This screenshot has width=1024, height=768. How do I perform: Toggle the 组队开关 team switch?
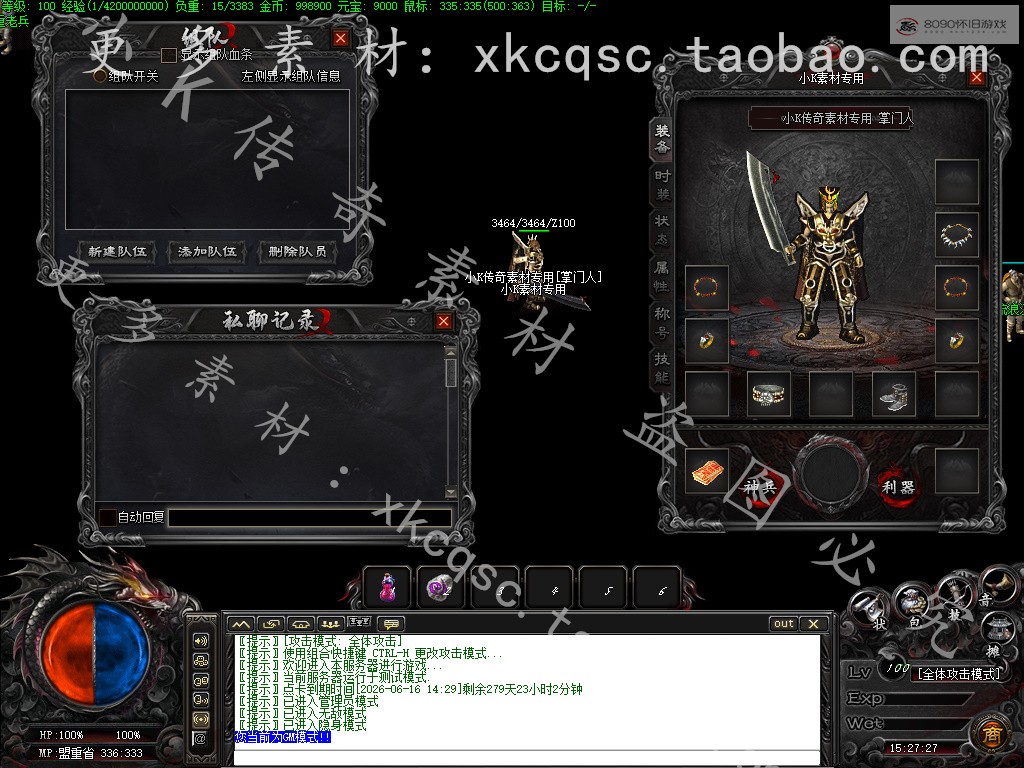click(100, 75)
